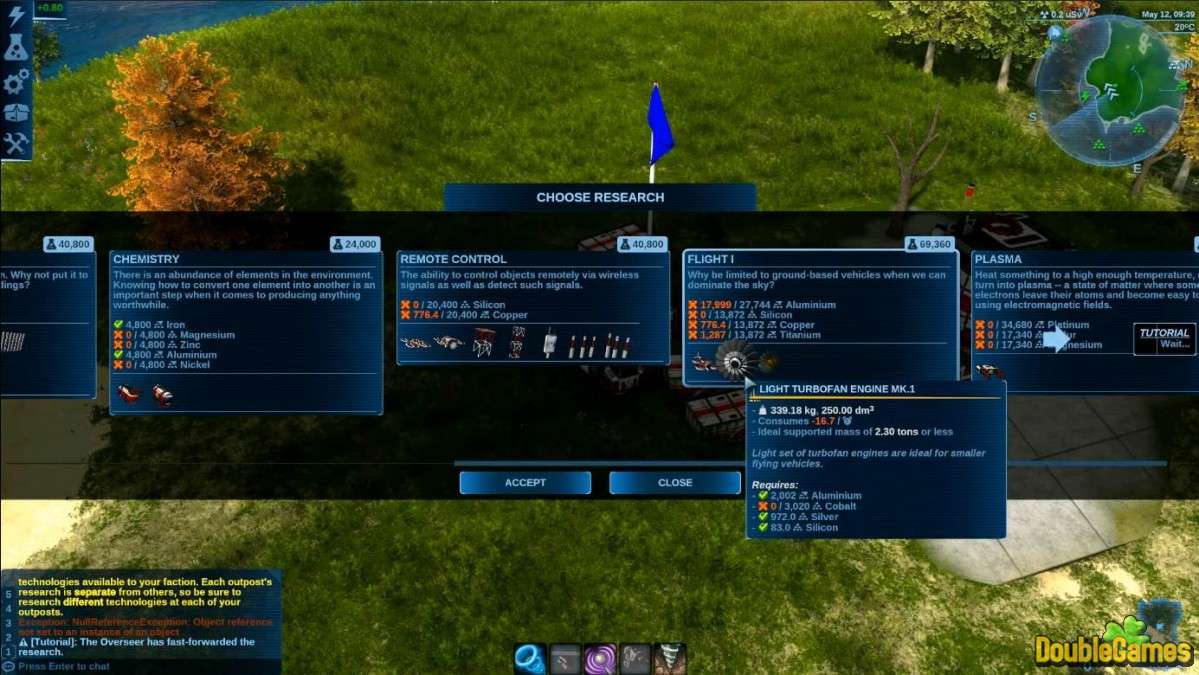Click the Tutorial Wait panel
Viewport: 1199px width, 675px height.
1165,339
